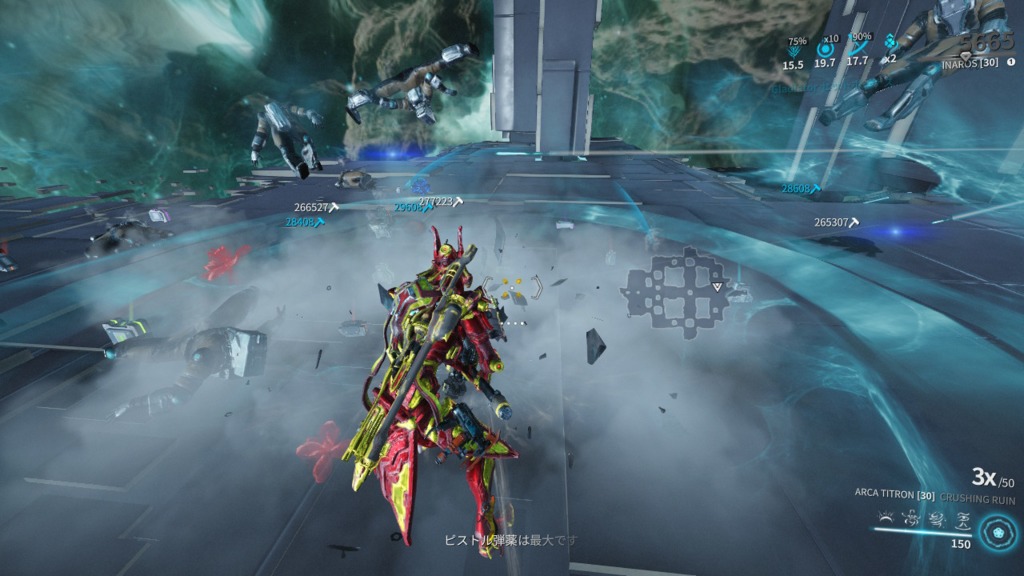Check the 90% buff icon
This screenshot has height=576, width=1024.
pos(858,48)
